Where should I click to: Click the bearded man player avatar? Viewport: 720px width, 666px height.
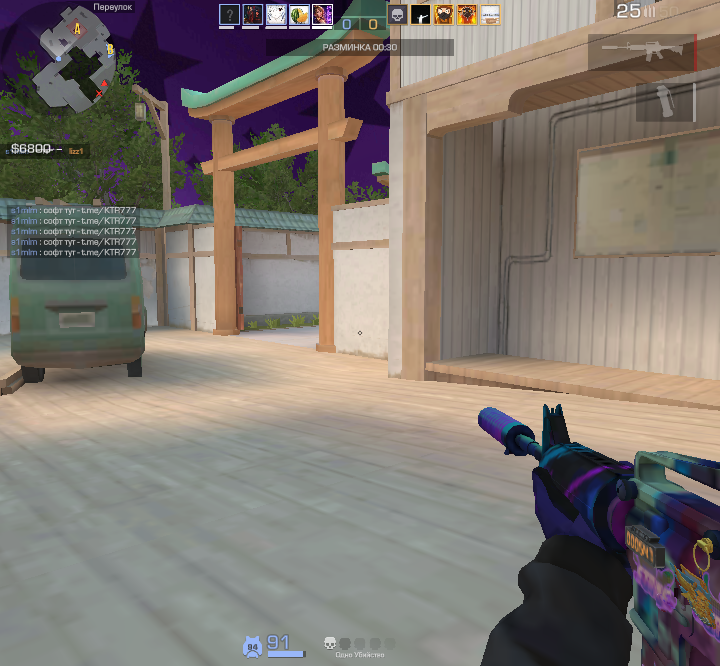443,14
